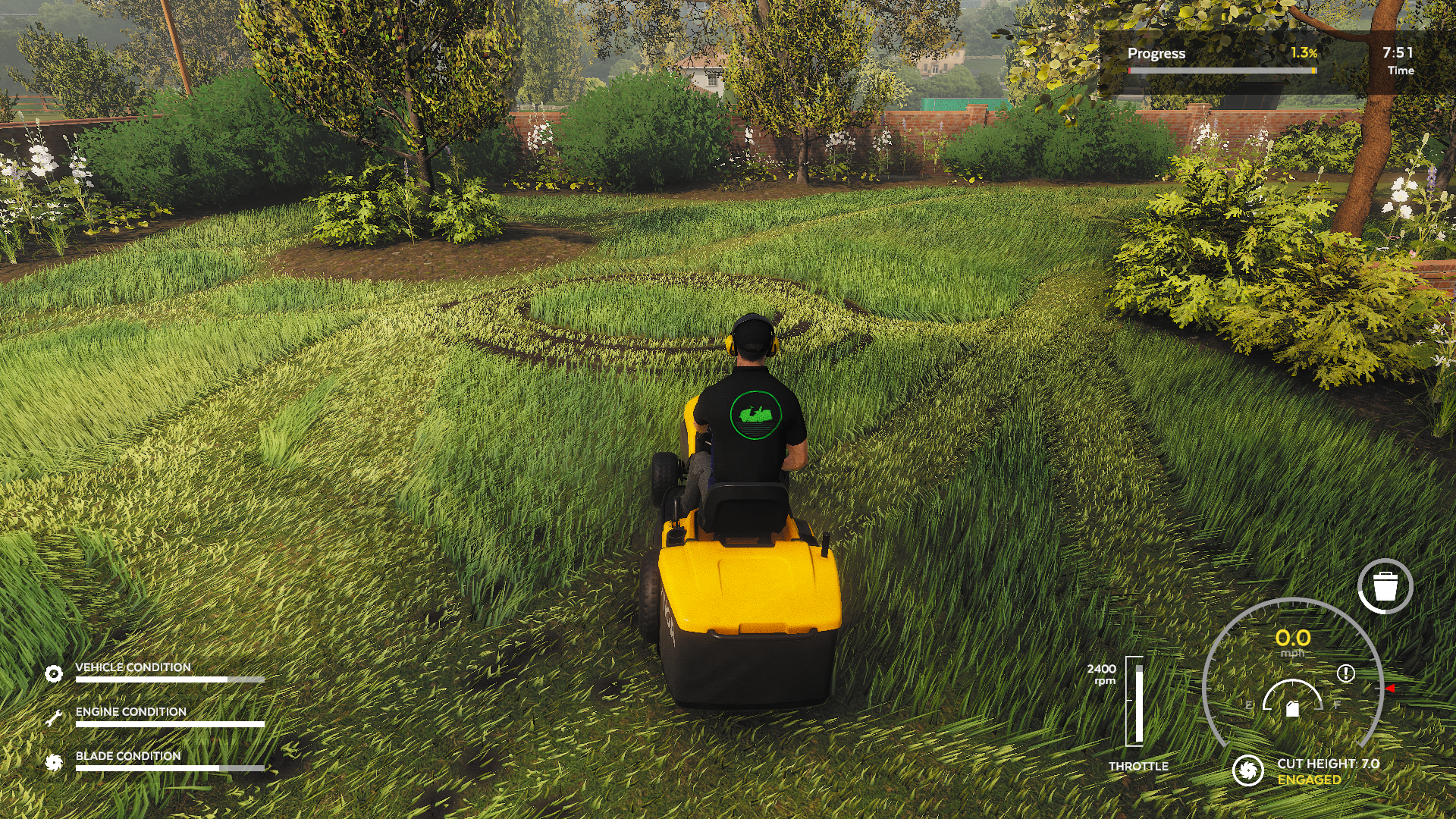Click the blade condition icon
The height and width of the screenshot is (819, 1456).
point(54,762)
